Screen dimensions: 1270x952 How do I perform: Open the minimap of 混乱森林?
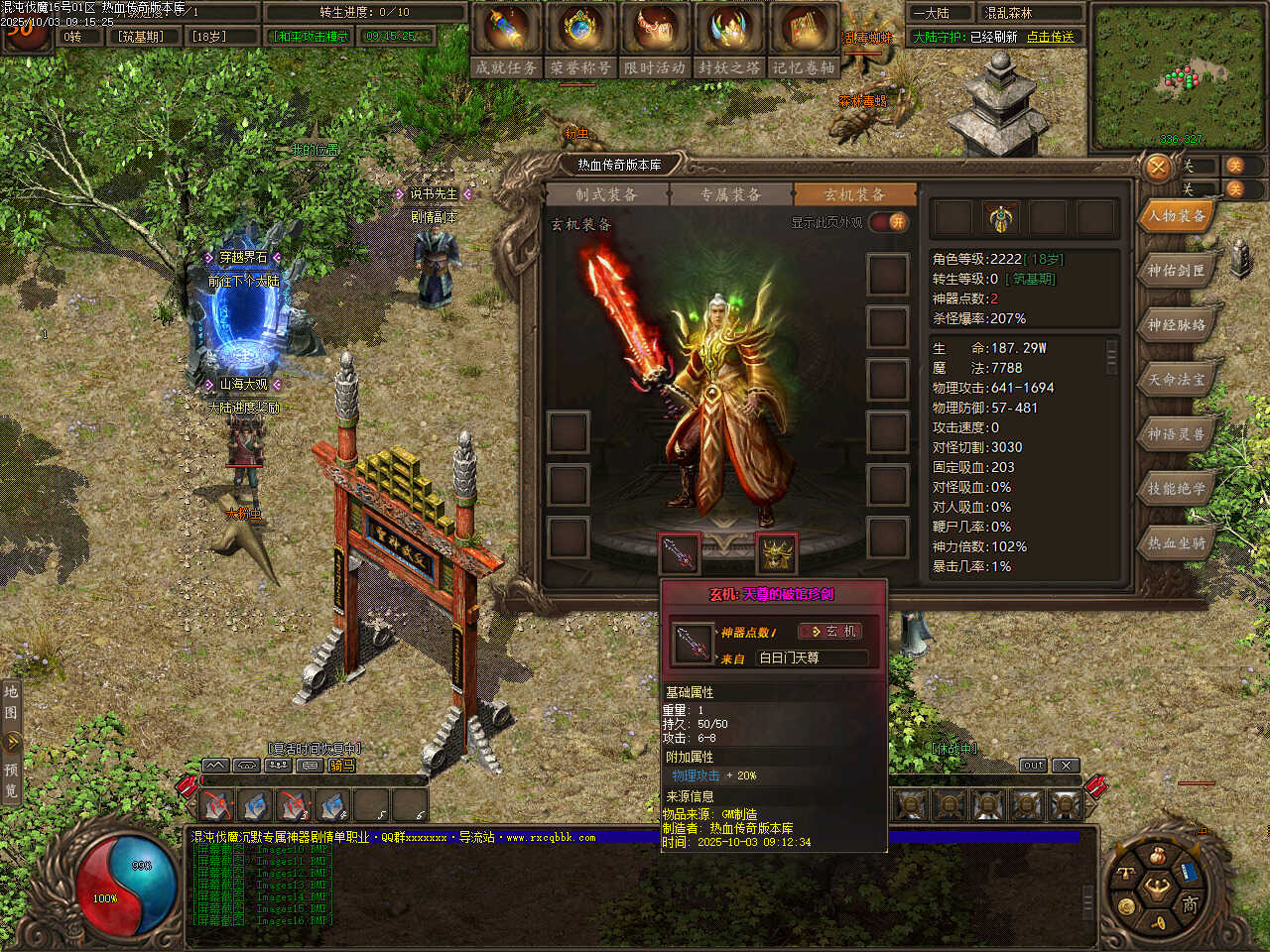coord(1178,77)
